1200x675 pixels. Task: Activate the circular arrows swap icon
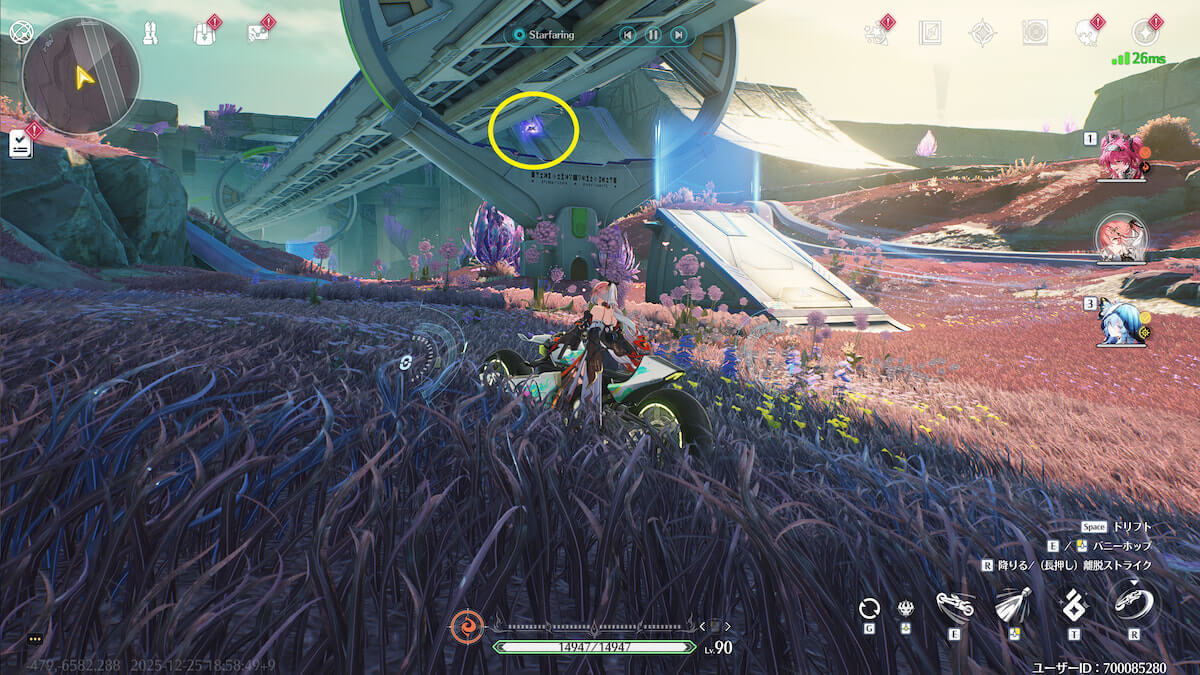[x=869, y=608]
